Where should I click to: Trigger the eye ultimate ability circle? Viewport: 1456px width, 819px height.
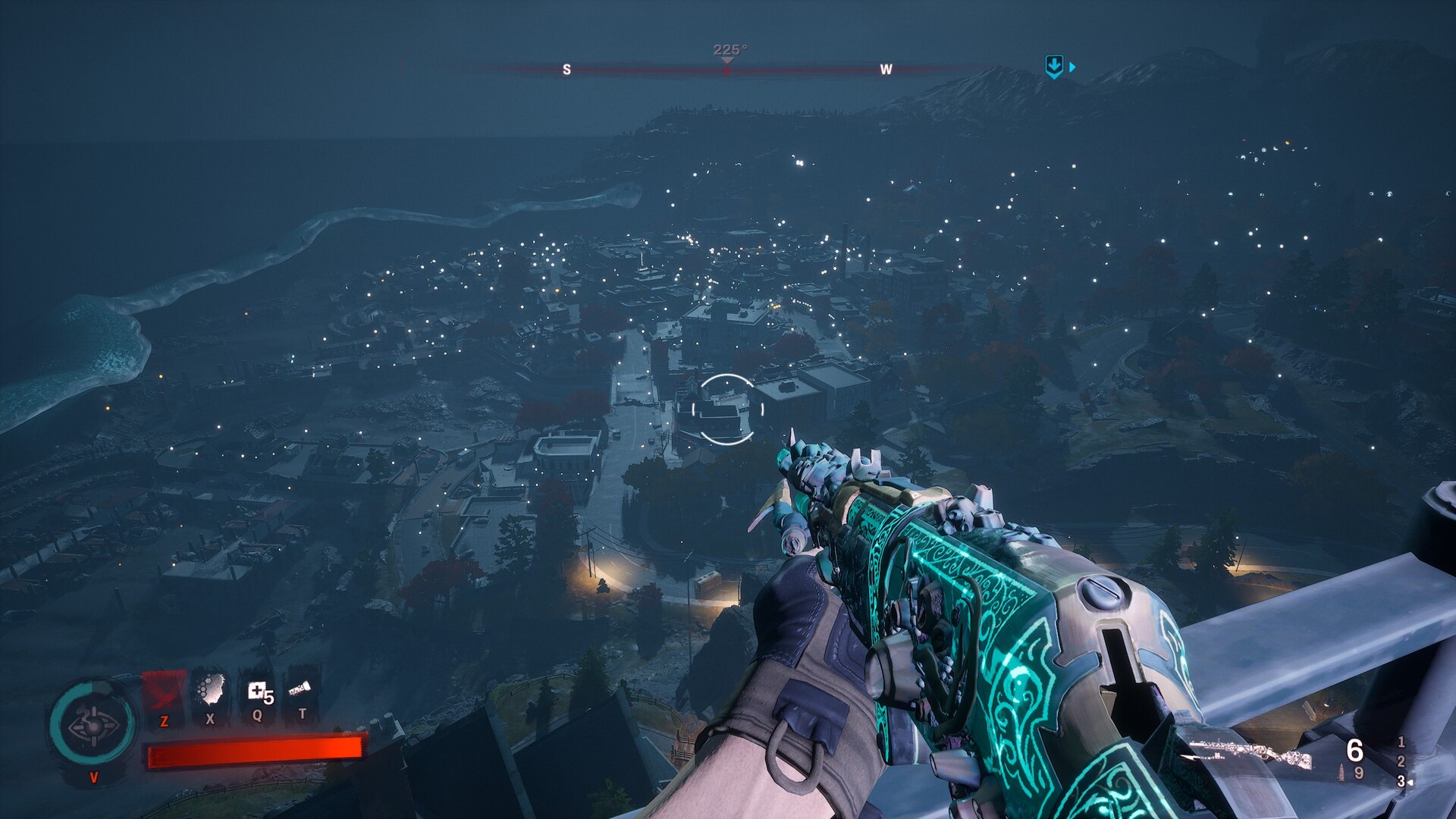93,726
